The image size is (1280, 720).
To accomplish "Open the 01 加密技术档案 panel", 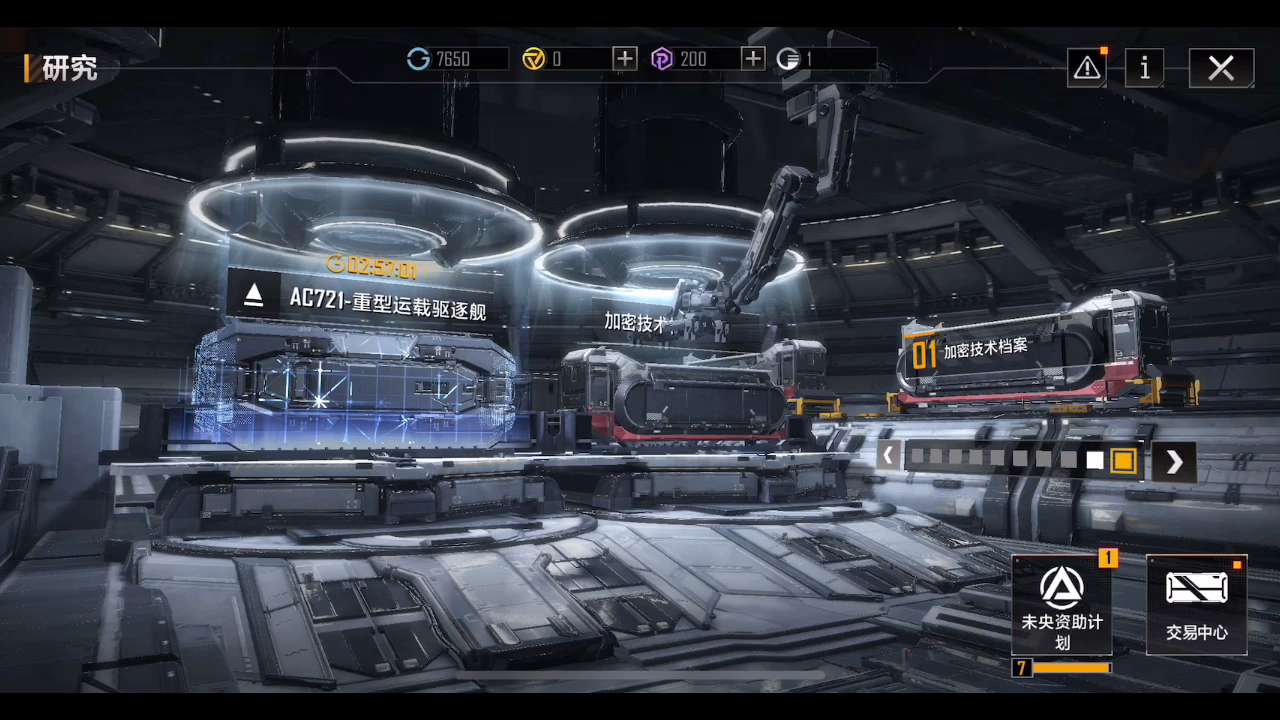I will (x=984, y=352).
